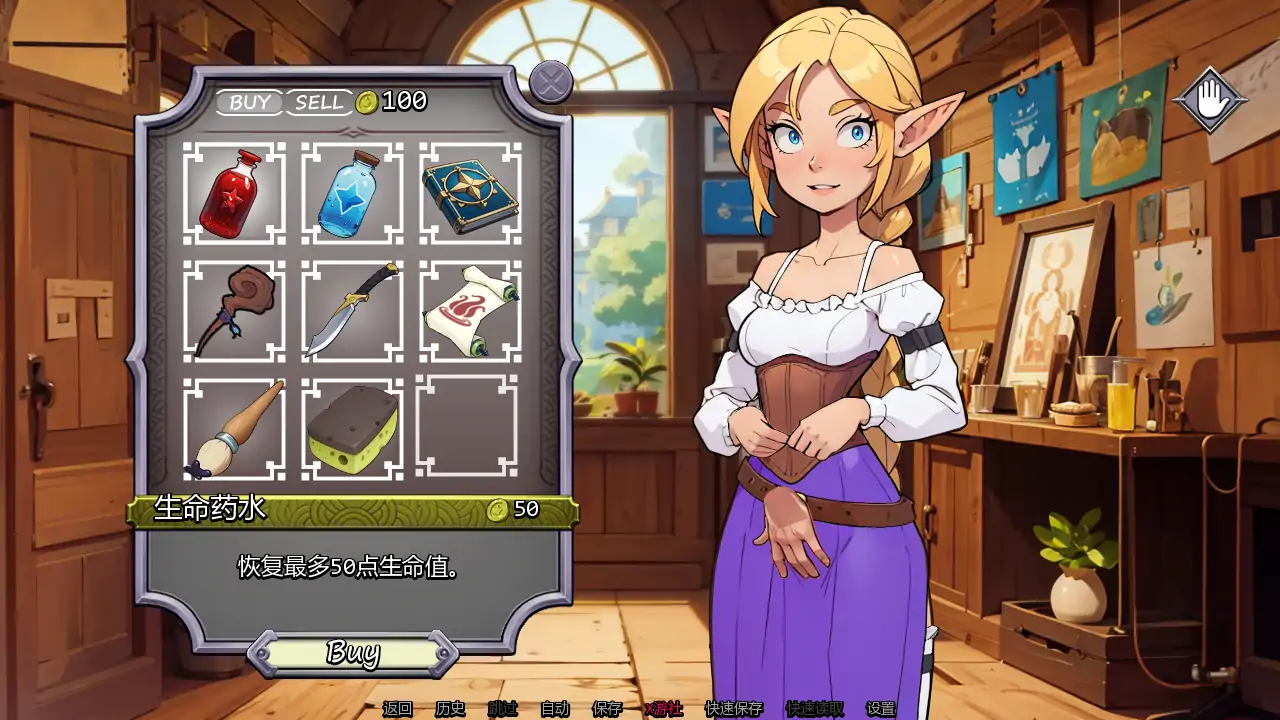Select the red health potion item

point(232,192)
